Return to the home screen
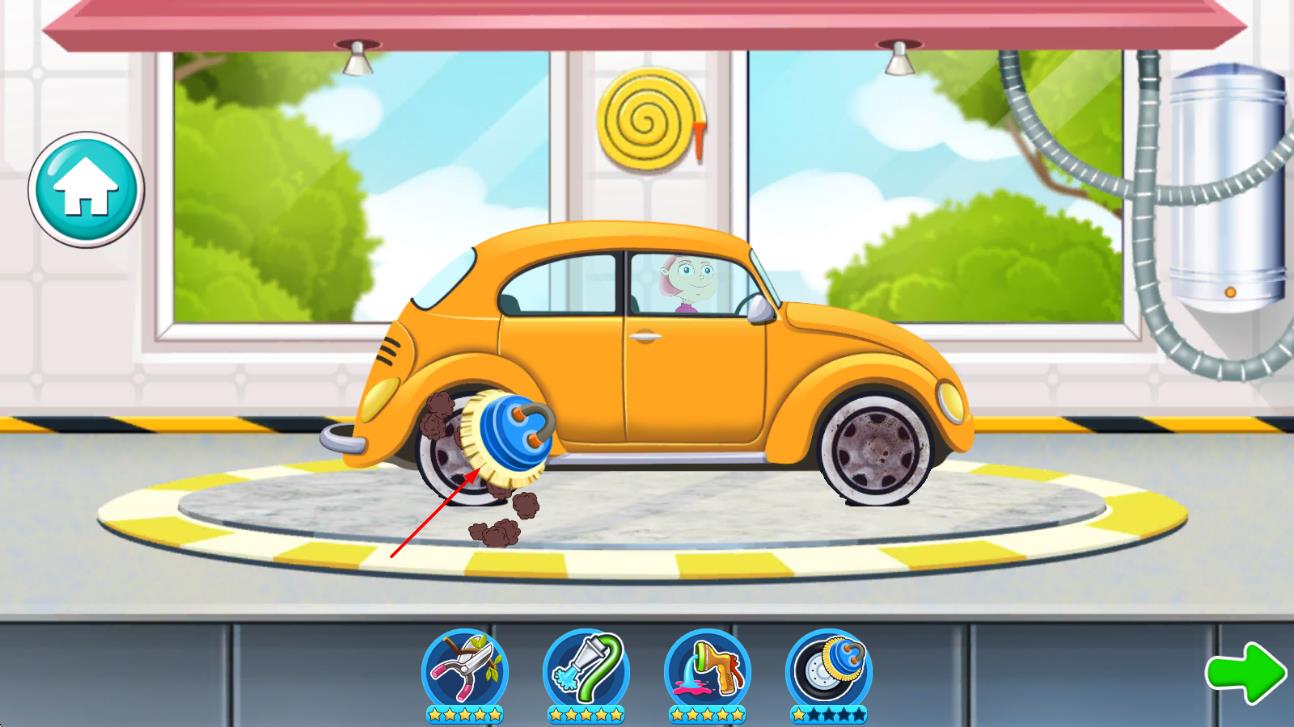Image resolution: width=1294 pixels, height=727 pixels. (86, 189)
